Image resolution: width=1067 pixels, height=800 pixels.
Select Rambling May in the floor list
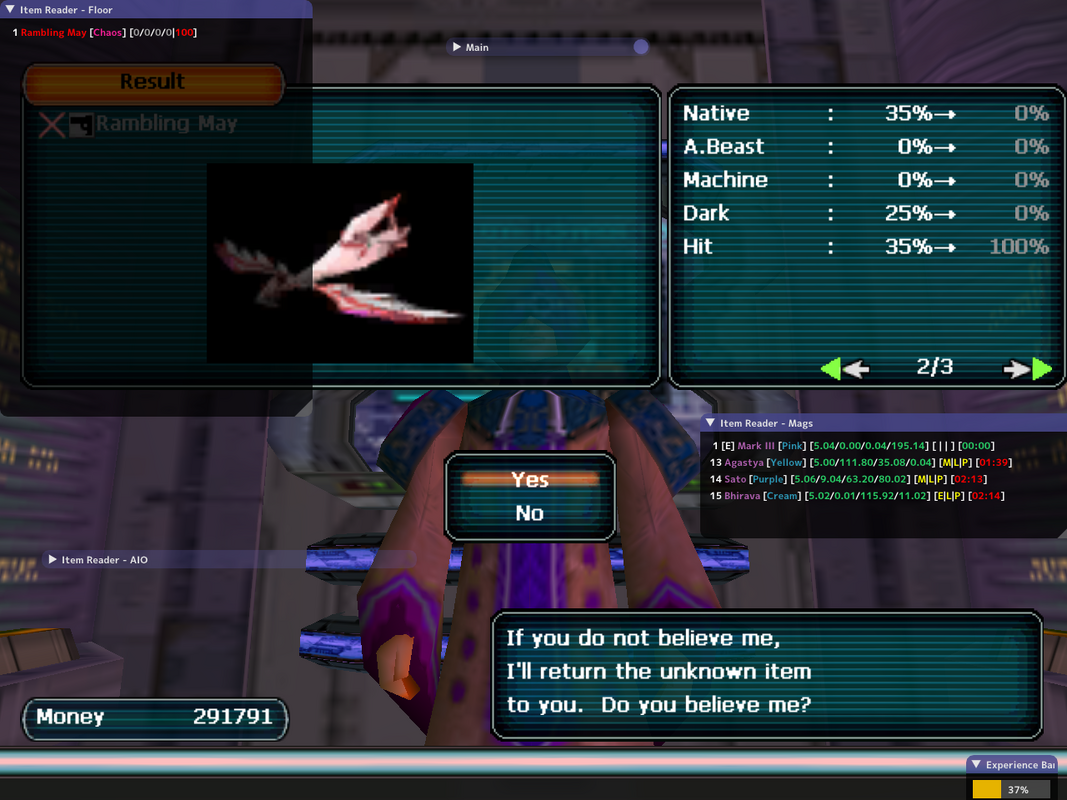coord(54,33)
